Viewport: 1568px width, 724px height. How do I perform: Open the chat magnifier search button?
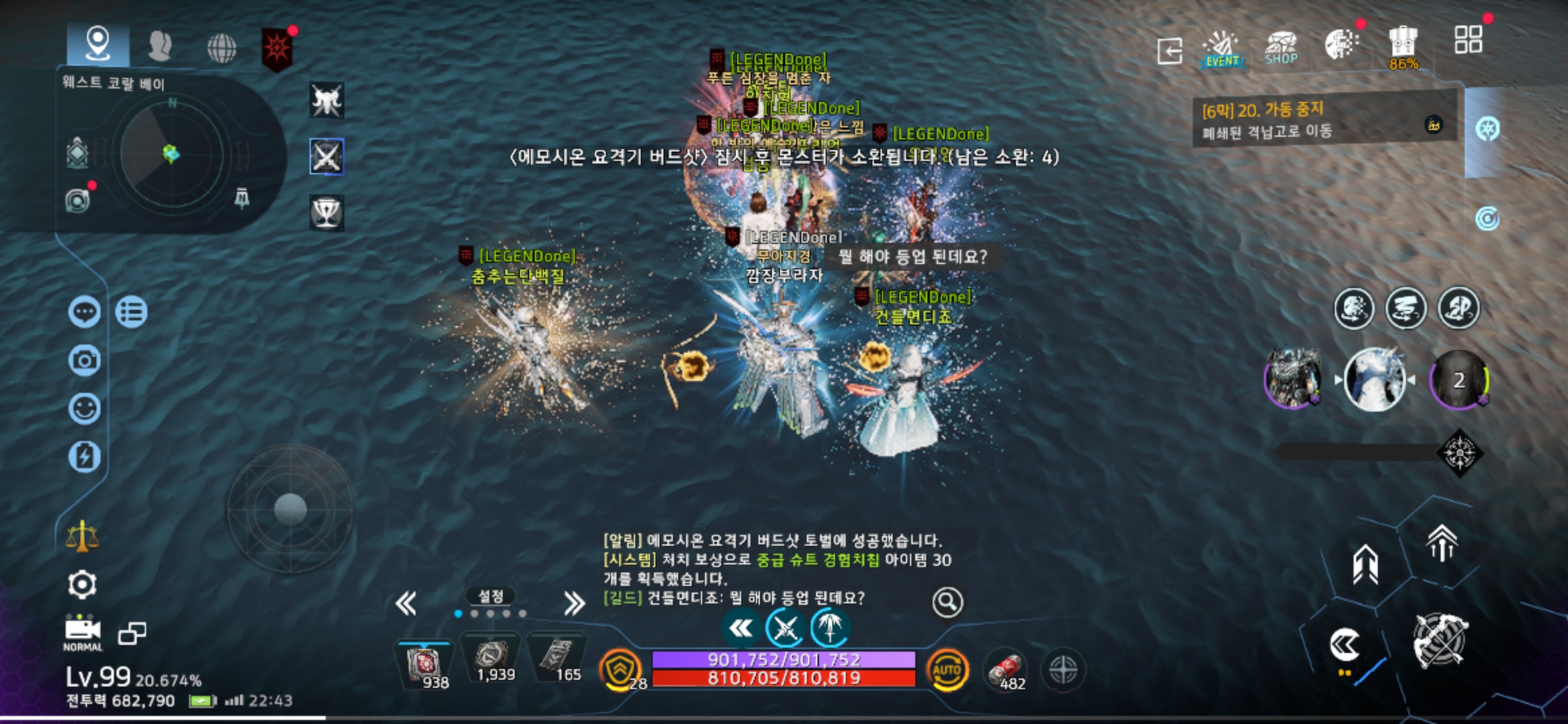948,603
